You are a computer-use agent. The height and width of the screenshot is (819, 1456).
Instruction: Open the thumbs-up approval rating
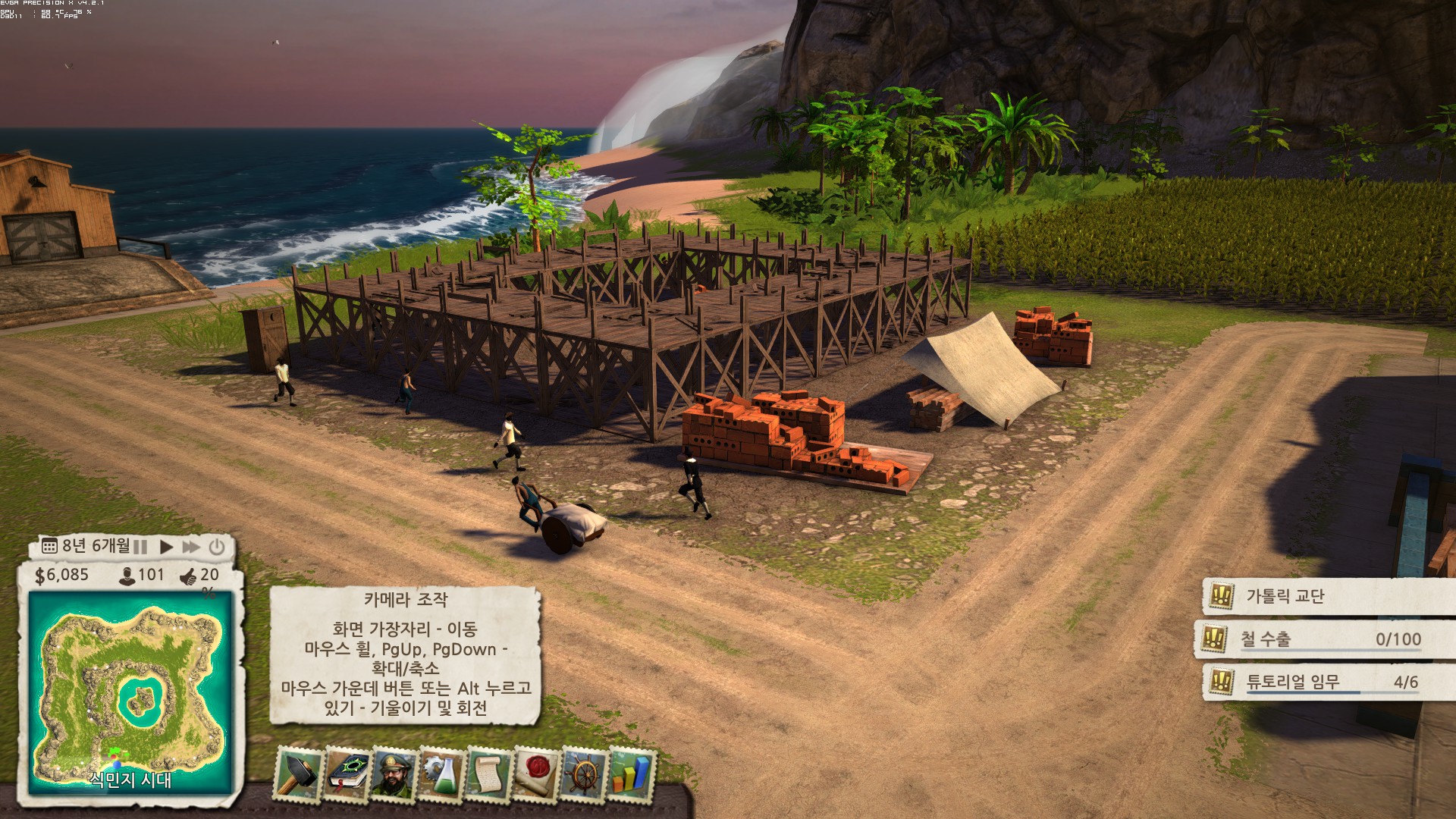188,577
